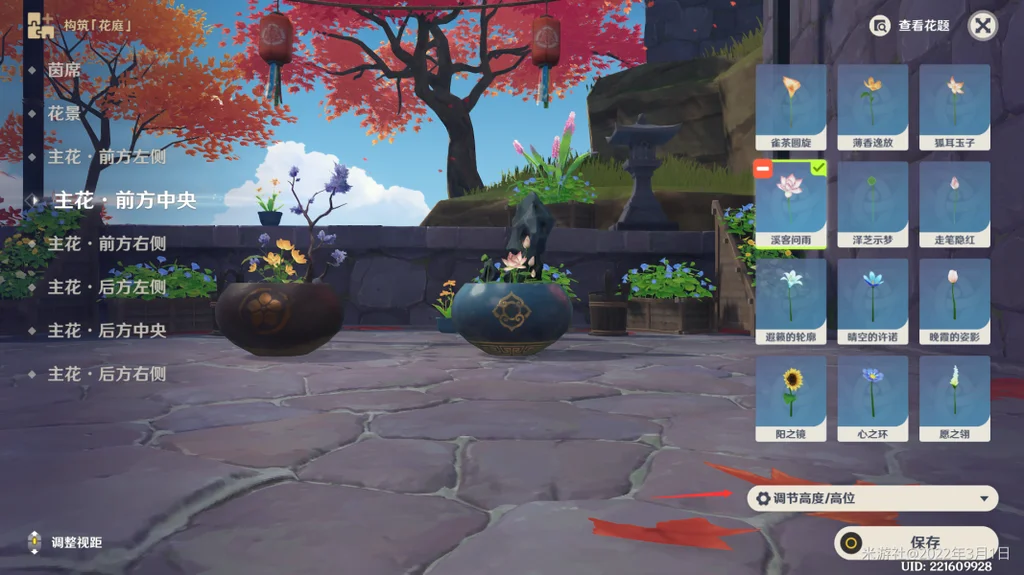Switch to the 花景 category
The image size is (1024, 575).
tap(64, 114)
